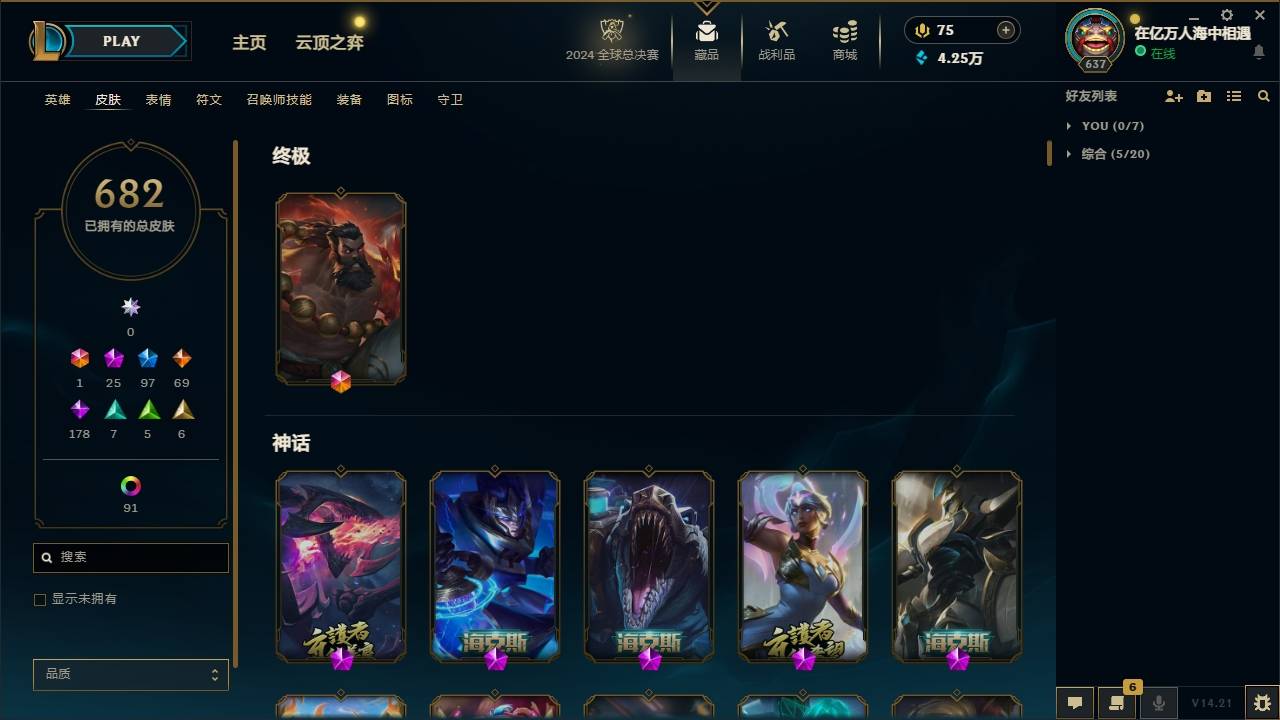Screen dimensions: 1280x720
Task: Expand the YOU (0/7) friend group
Action: click(x=1068, y=126)
